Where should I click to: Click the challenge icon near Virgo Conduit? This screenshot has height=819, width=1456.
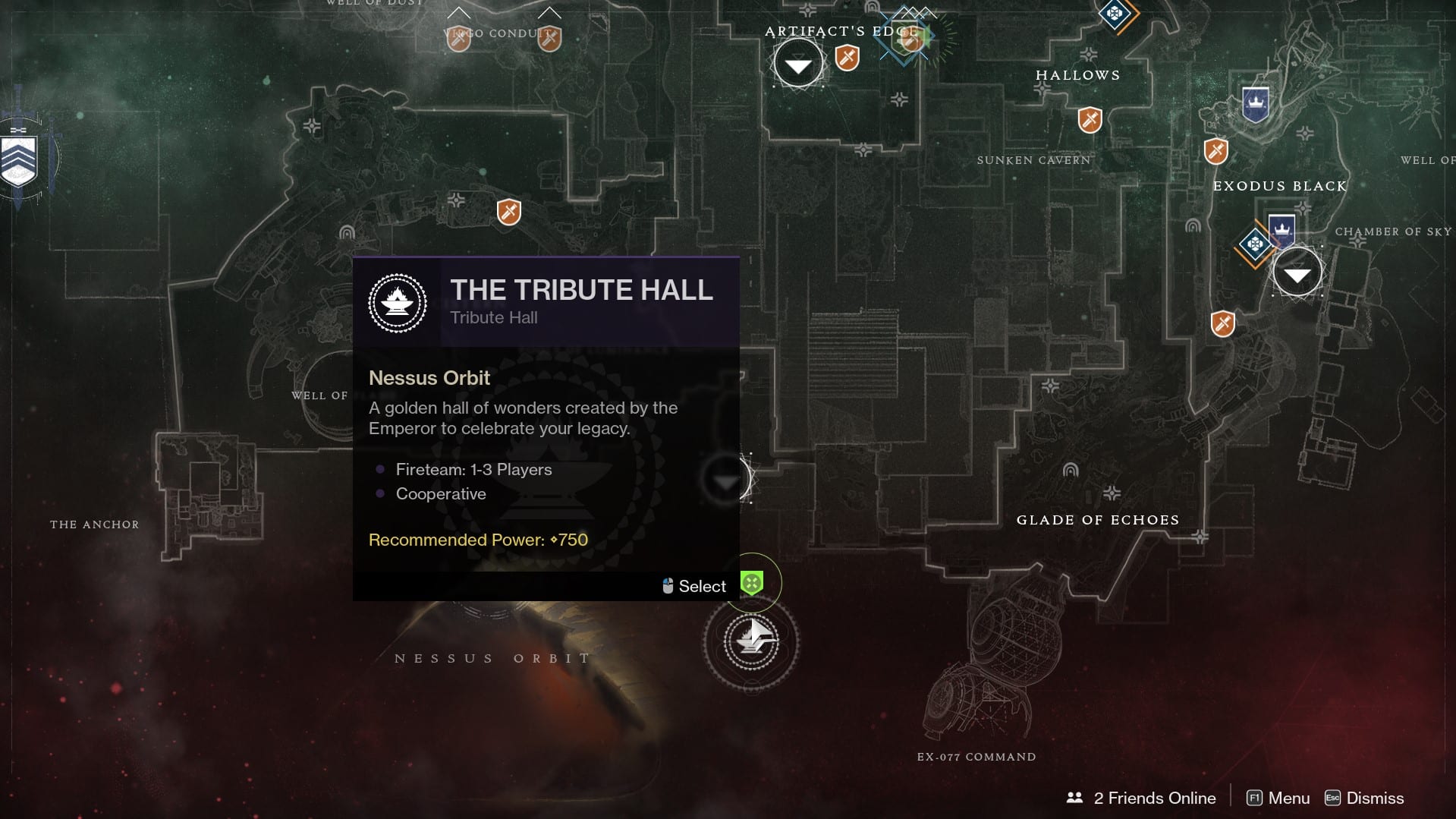(459, 39)
